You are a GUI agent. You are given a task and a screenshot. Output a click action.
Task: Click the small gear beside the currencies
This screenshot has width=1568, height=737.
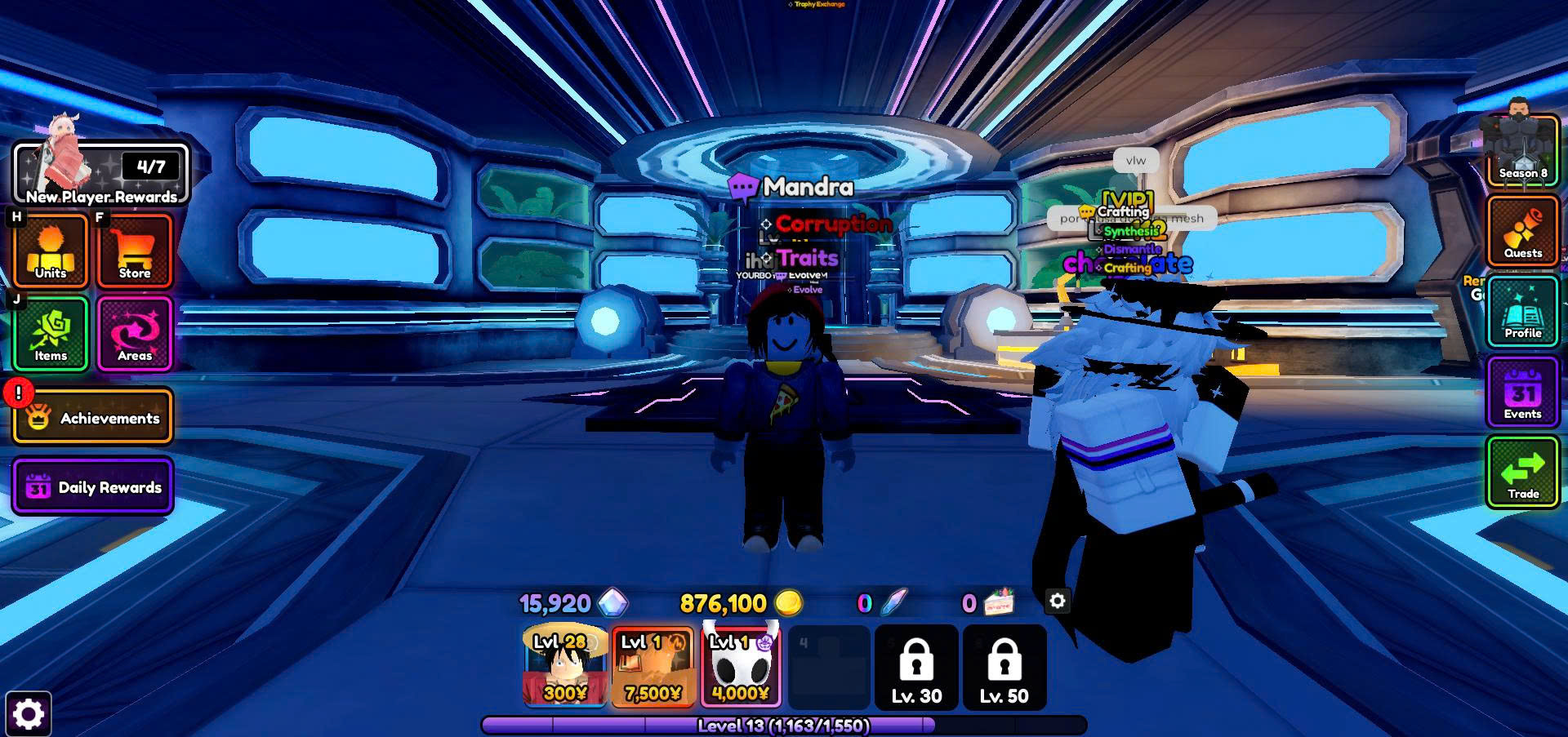click(1058, 602)
